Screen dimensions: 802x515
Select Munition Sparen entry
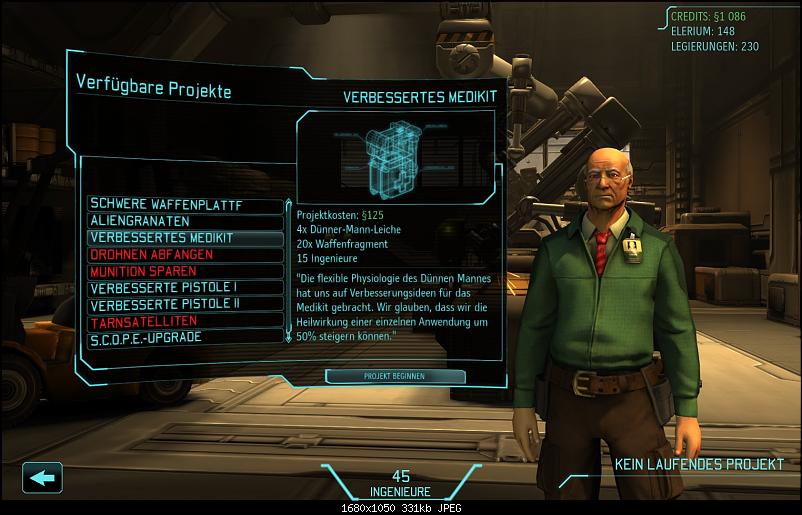[185, 271]
